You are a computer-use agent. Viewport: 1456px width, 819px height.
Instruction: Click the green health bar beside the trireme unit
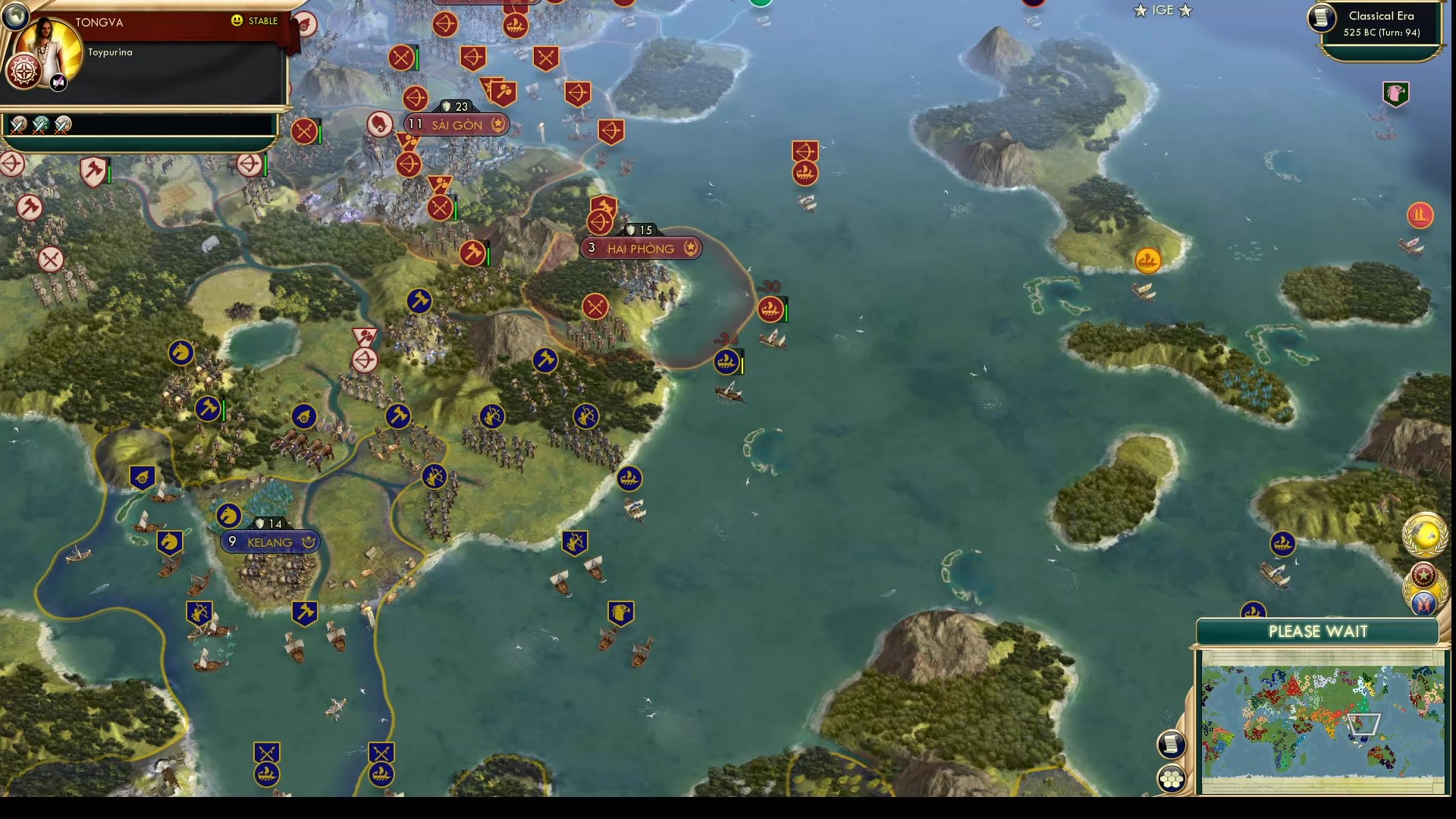788,309
